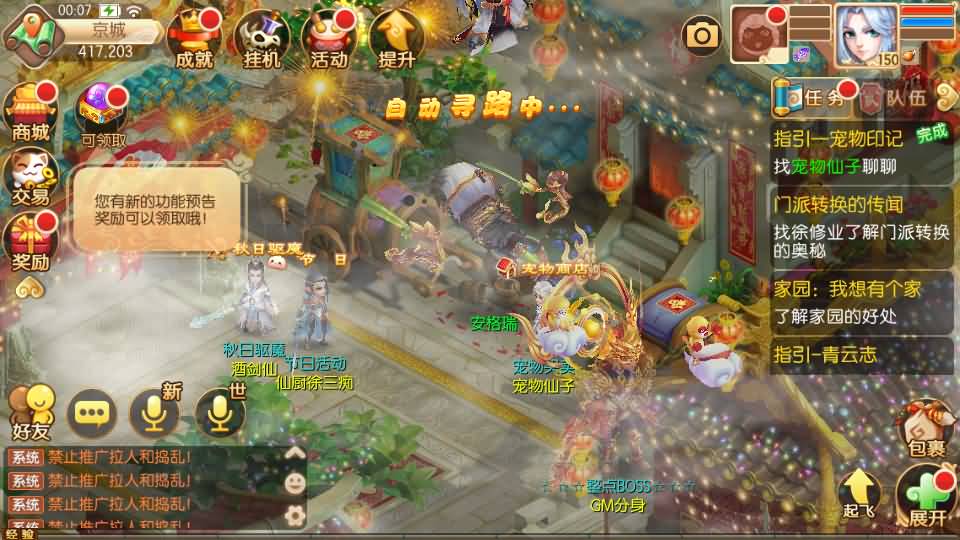Open the 商城 shop
This screenshot has width=960, height=540.
click(x=30, y=111)
